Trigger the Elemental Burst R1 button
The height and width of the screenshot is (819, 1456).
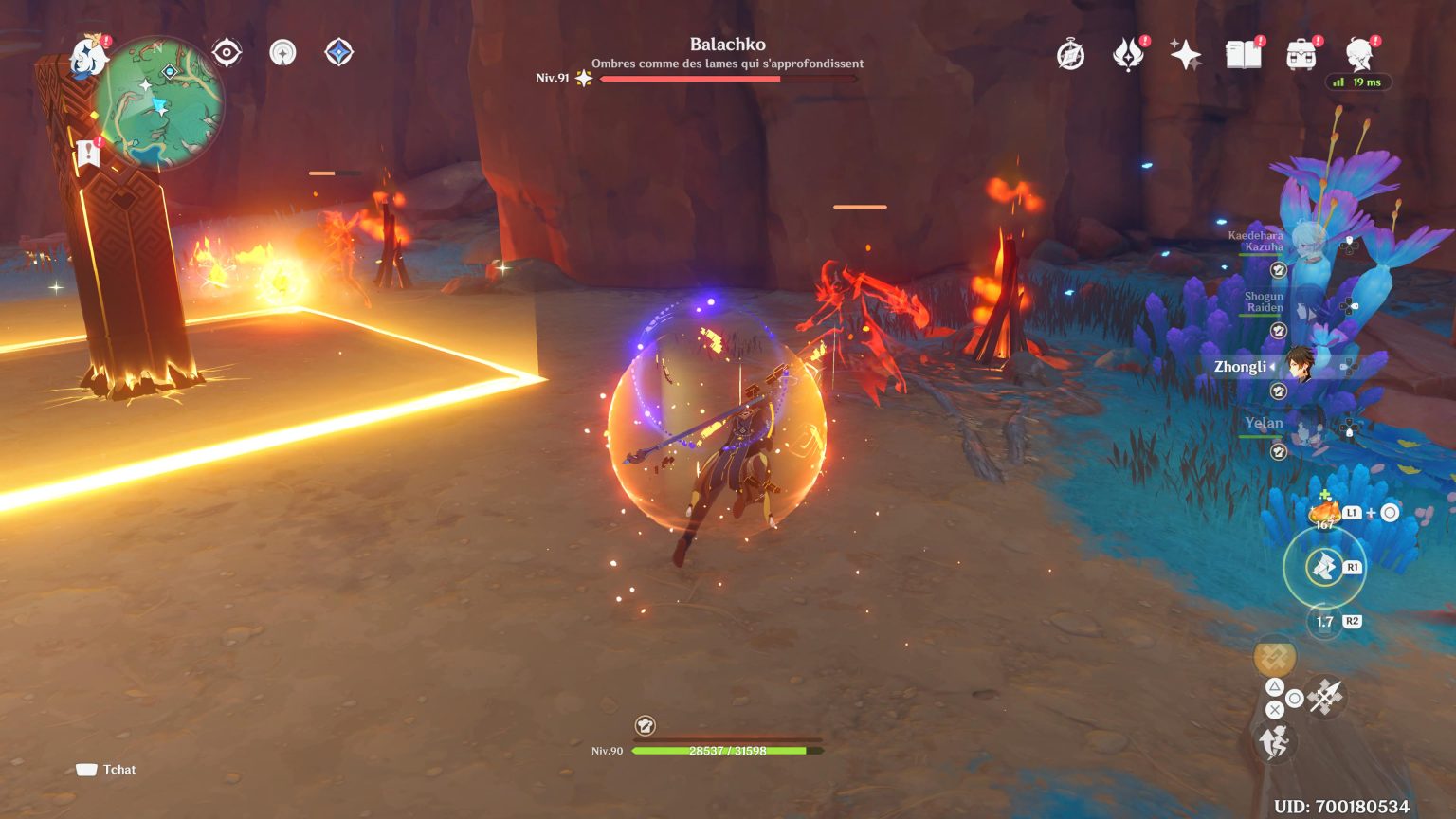[1324, 566]
